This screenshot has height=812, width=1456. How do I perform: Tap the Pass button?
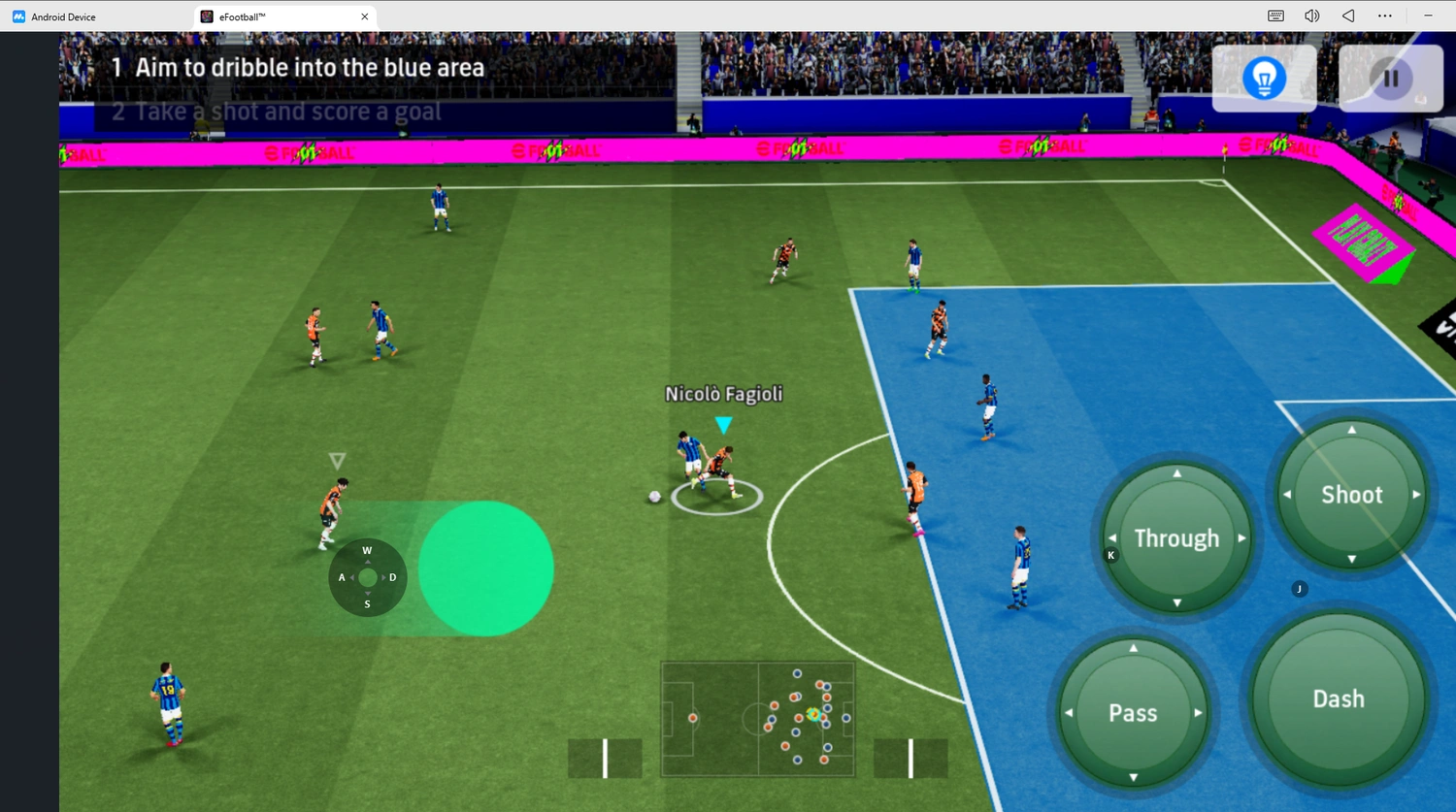[1132, 712]
